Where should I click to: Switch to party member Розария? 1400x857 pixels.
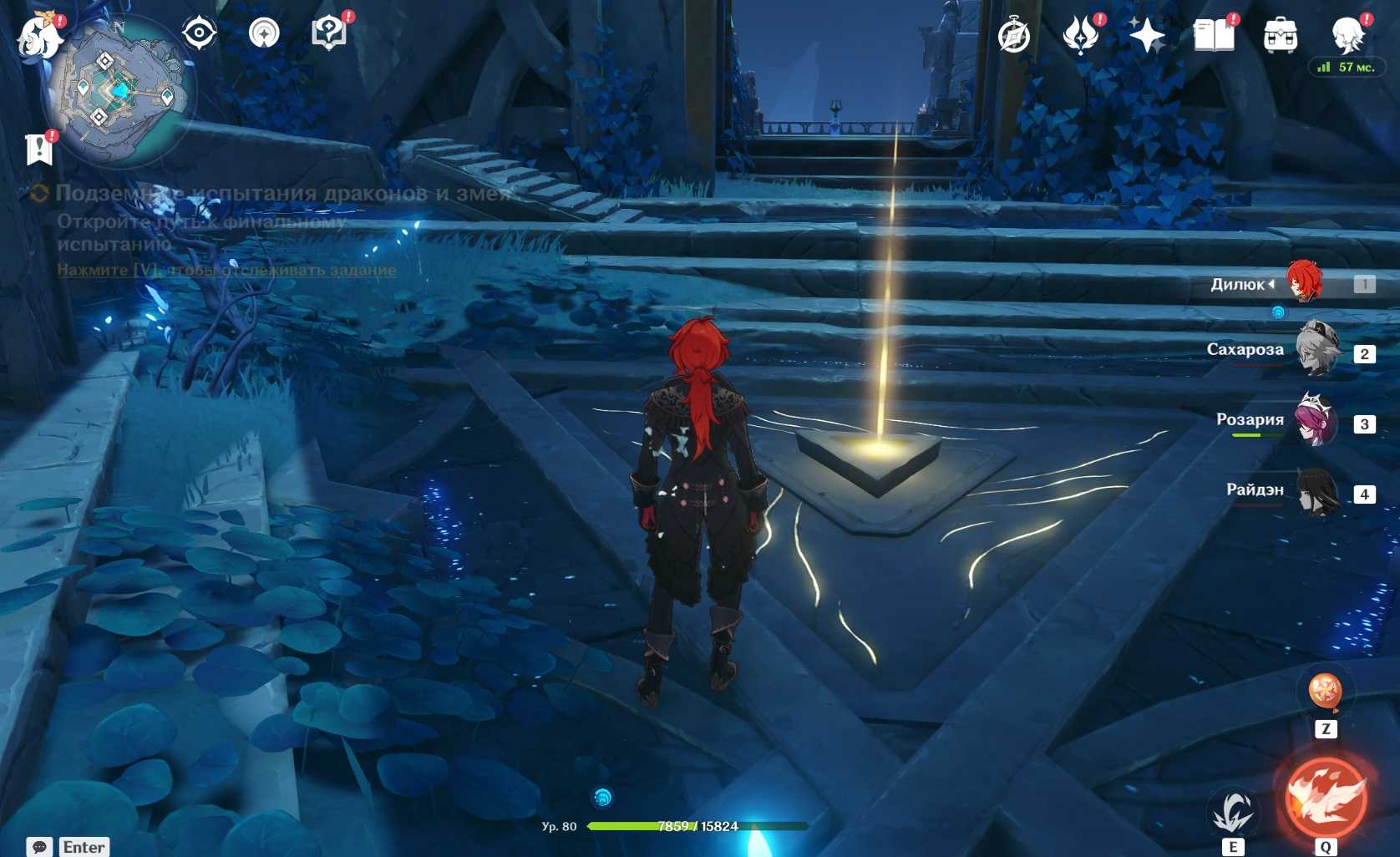[1315, 420]
